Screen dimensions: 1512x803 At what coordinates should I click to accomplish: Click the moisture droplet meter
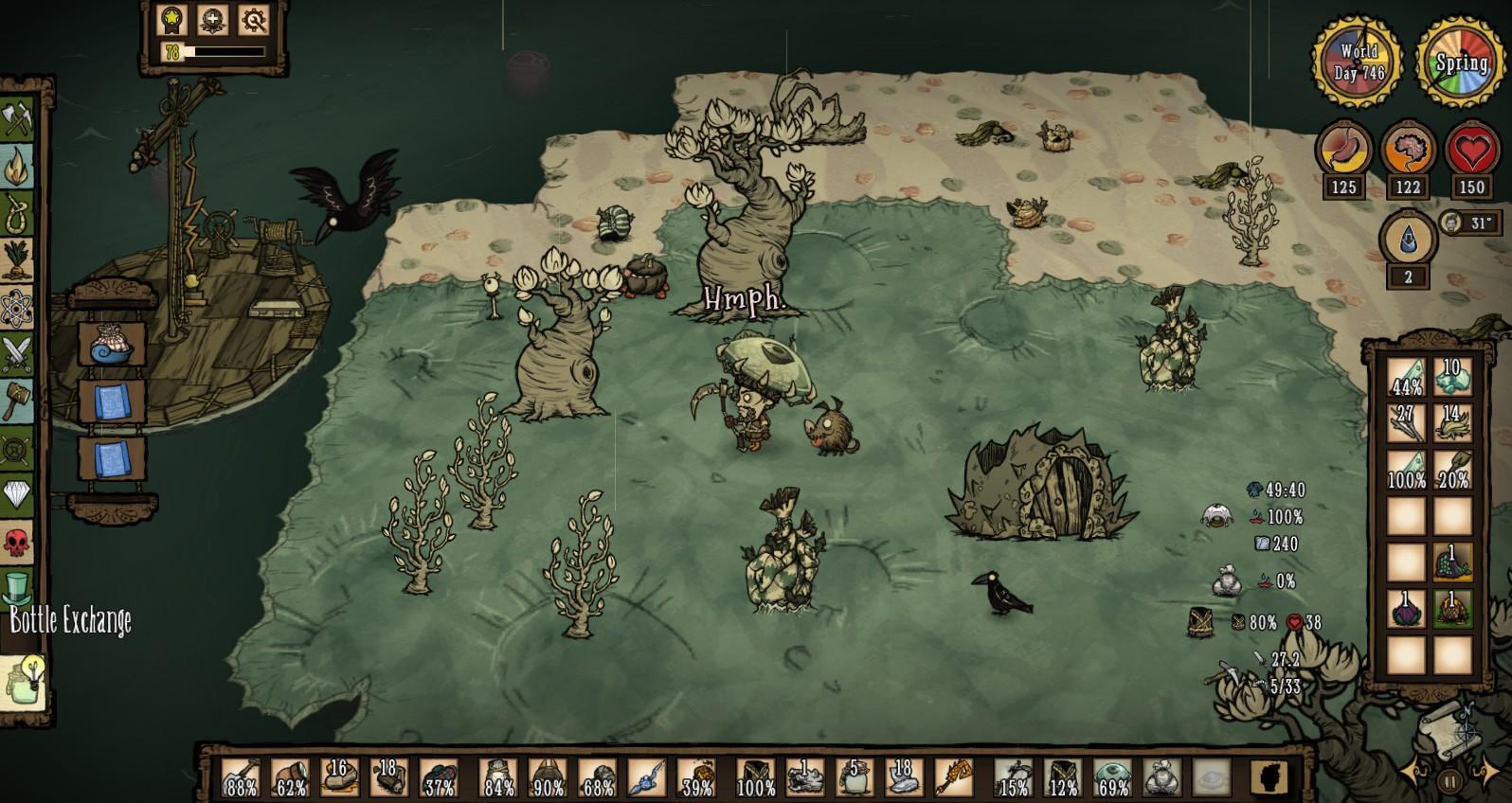1410,240
